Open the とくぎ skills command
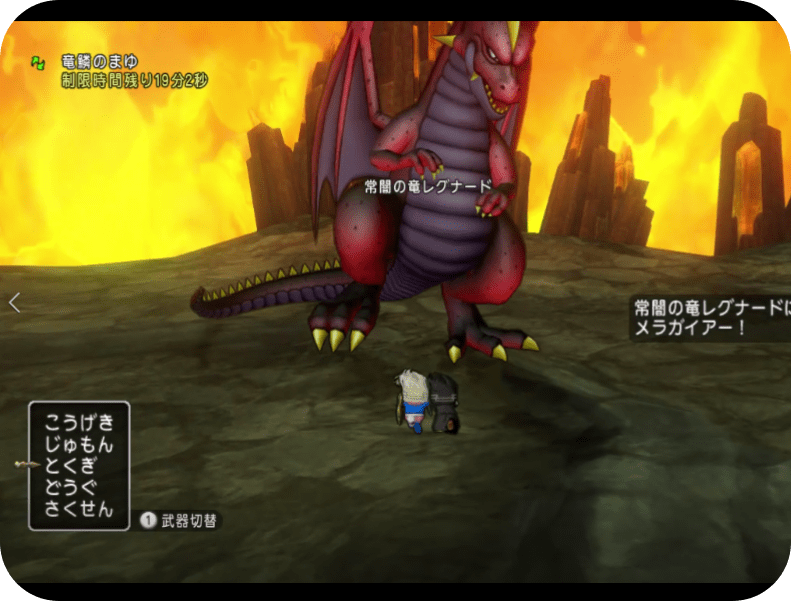The image size is (791, 601). (x=72, y=465)
